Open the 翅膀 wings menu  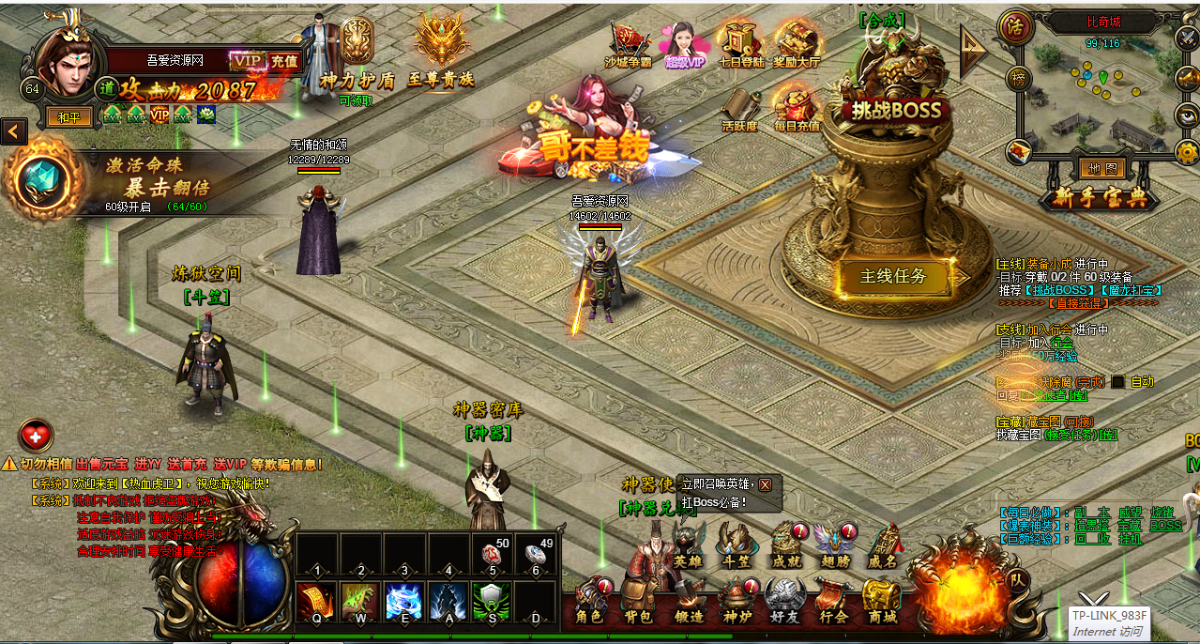pos(832,545)
